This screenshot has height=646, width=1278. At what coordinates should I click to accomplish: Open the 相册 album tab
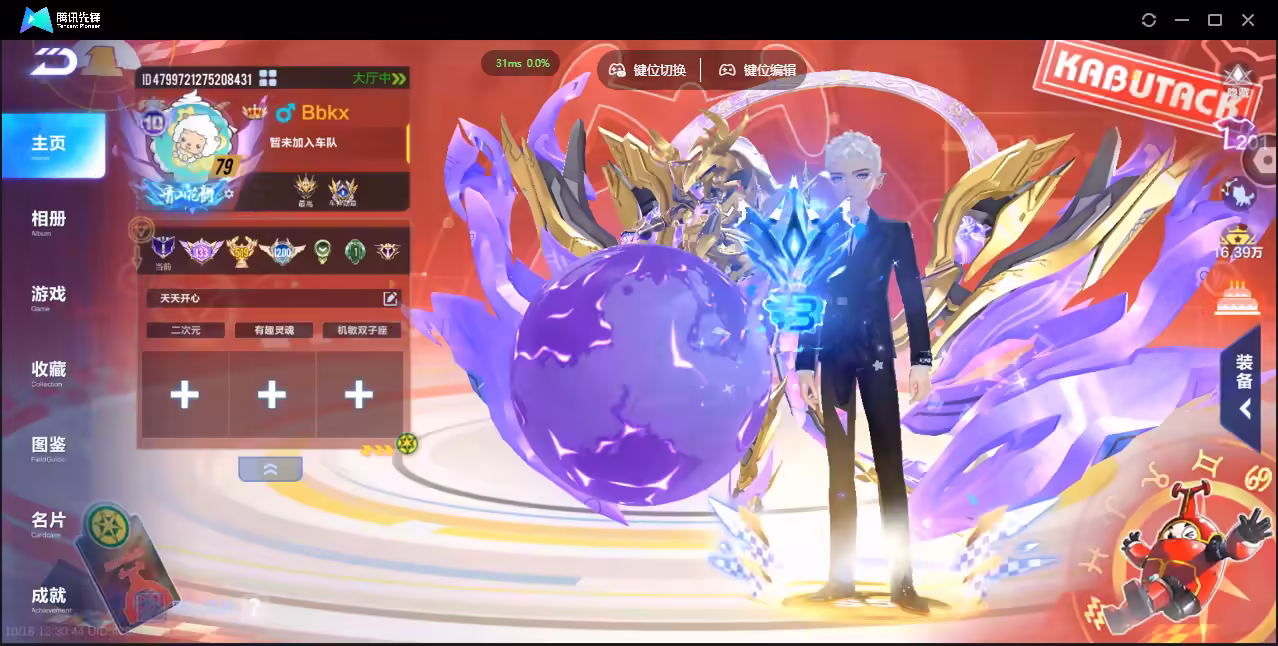click(x=48, y=220)
